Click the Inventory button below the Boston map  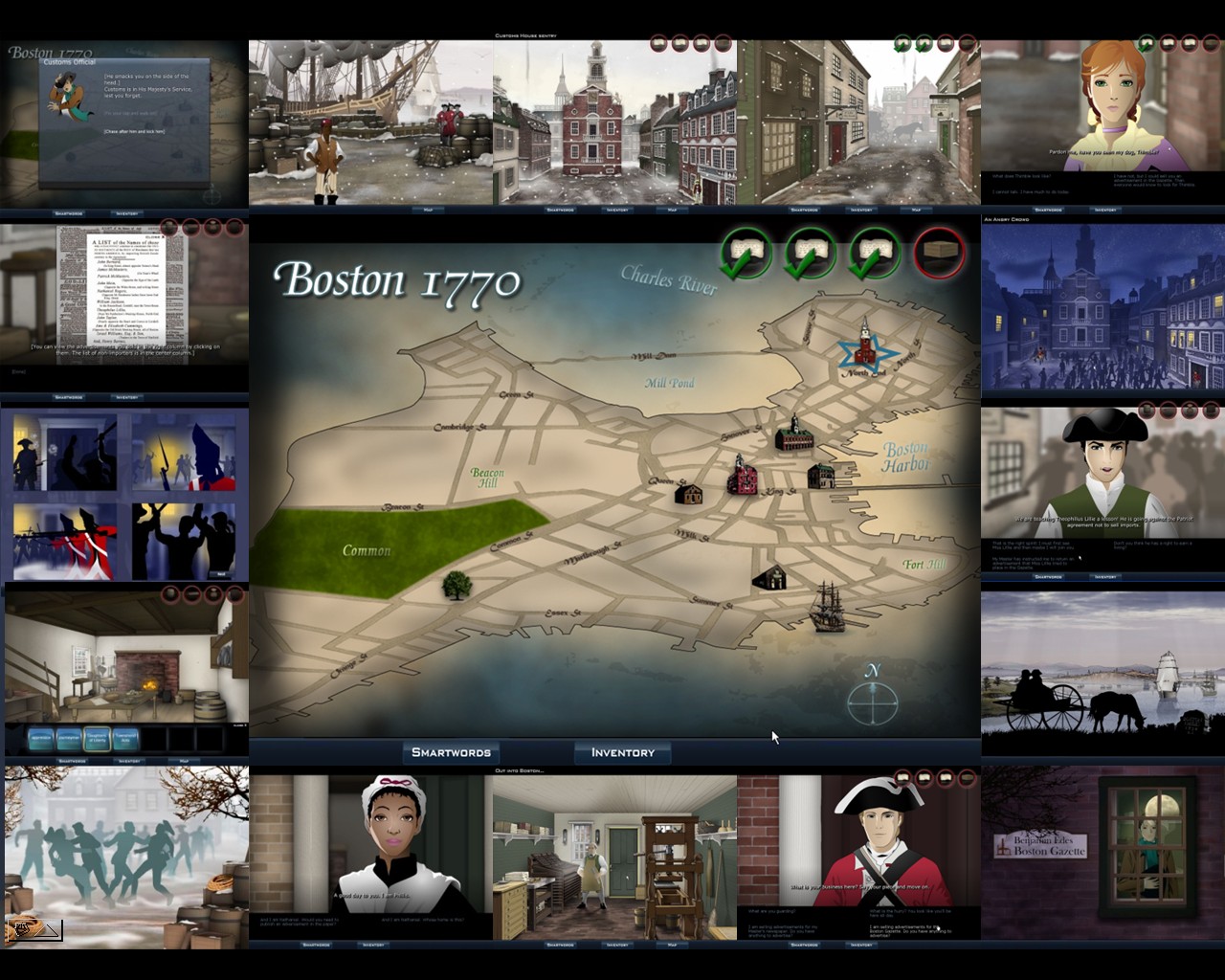click(622, 753)
